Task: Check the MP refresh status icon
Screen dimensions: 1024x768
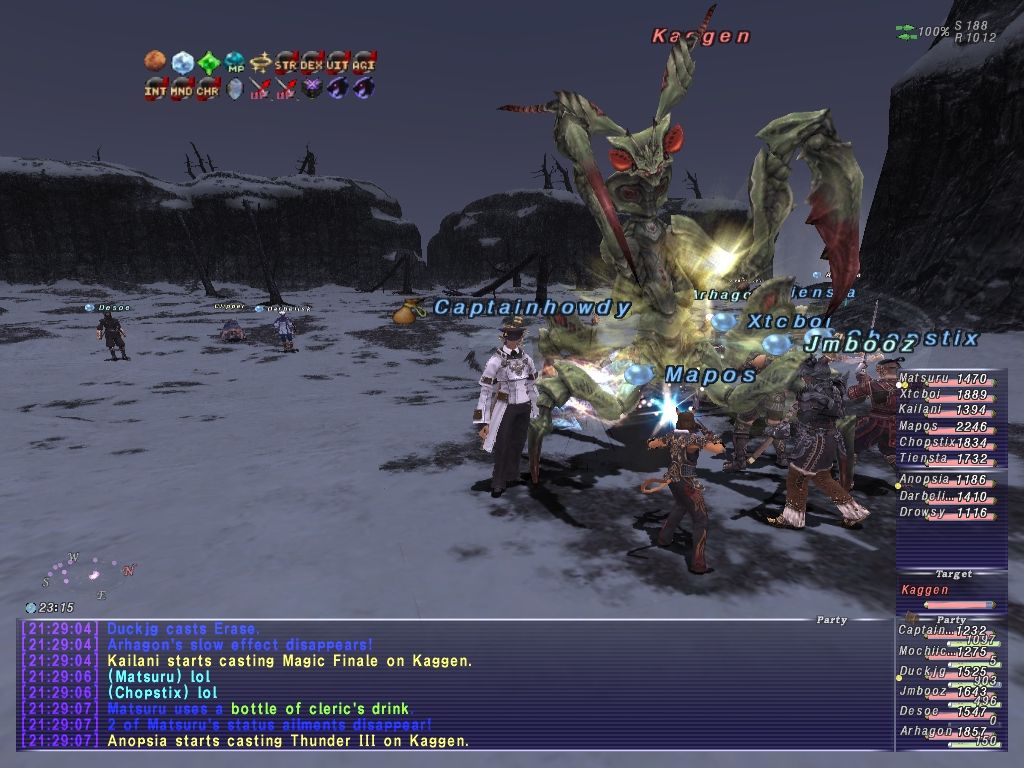Action: coord(234,62)
